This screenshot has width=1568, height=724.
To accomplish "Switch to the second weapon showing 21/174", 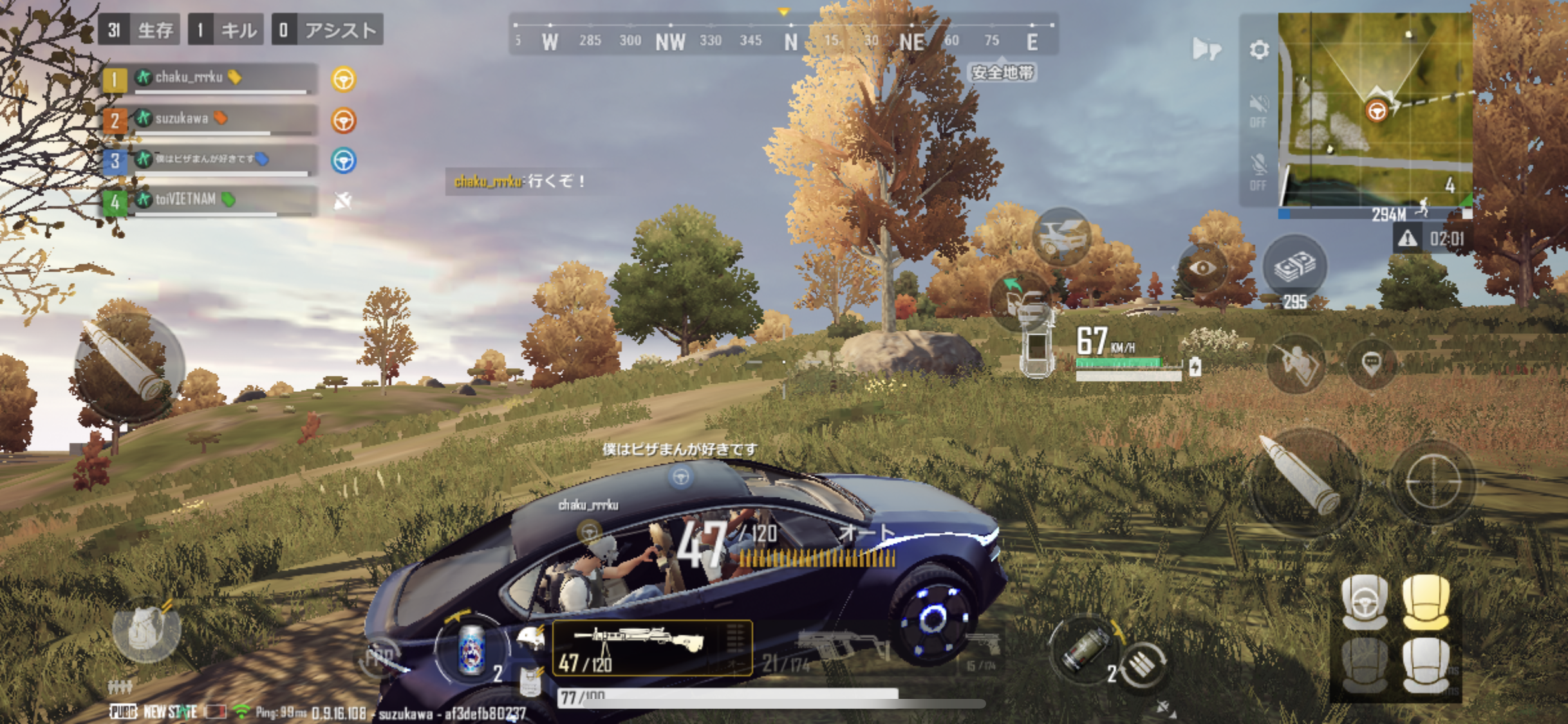I will 830,650.
